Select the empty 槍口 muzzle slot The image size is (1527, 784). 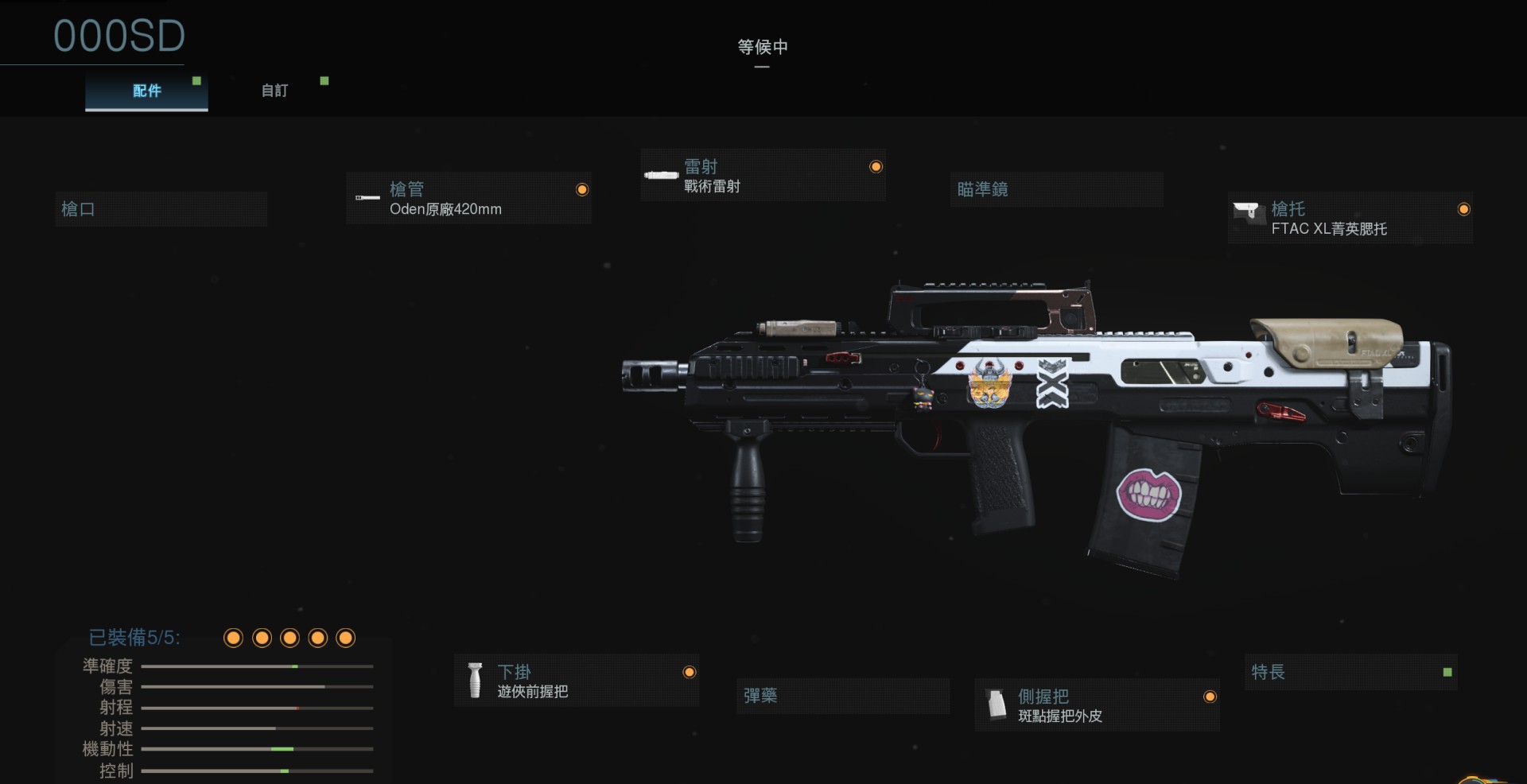coord(161,209)
